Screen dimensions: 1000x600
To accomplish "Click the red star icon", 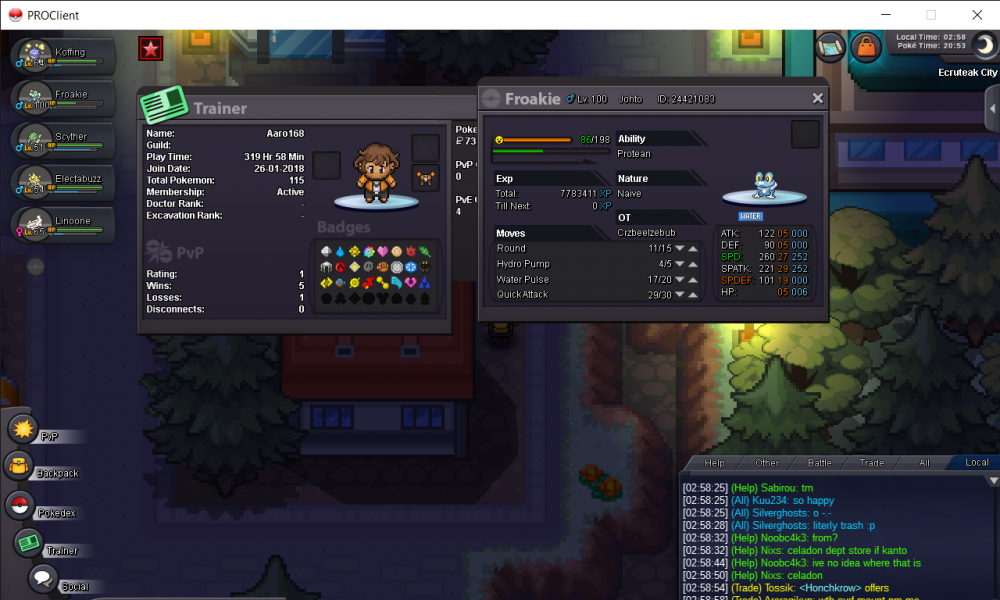I will coord(151,48).
